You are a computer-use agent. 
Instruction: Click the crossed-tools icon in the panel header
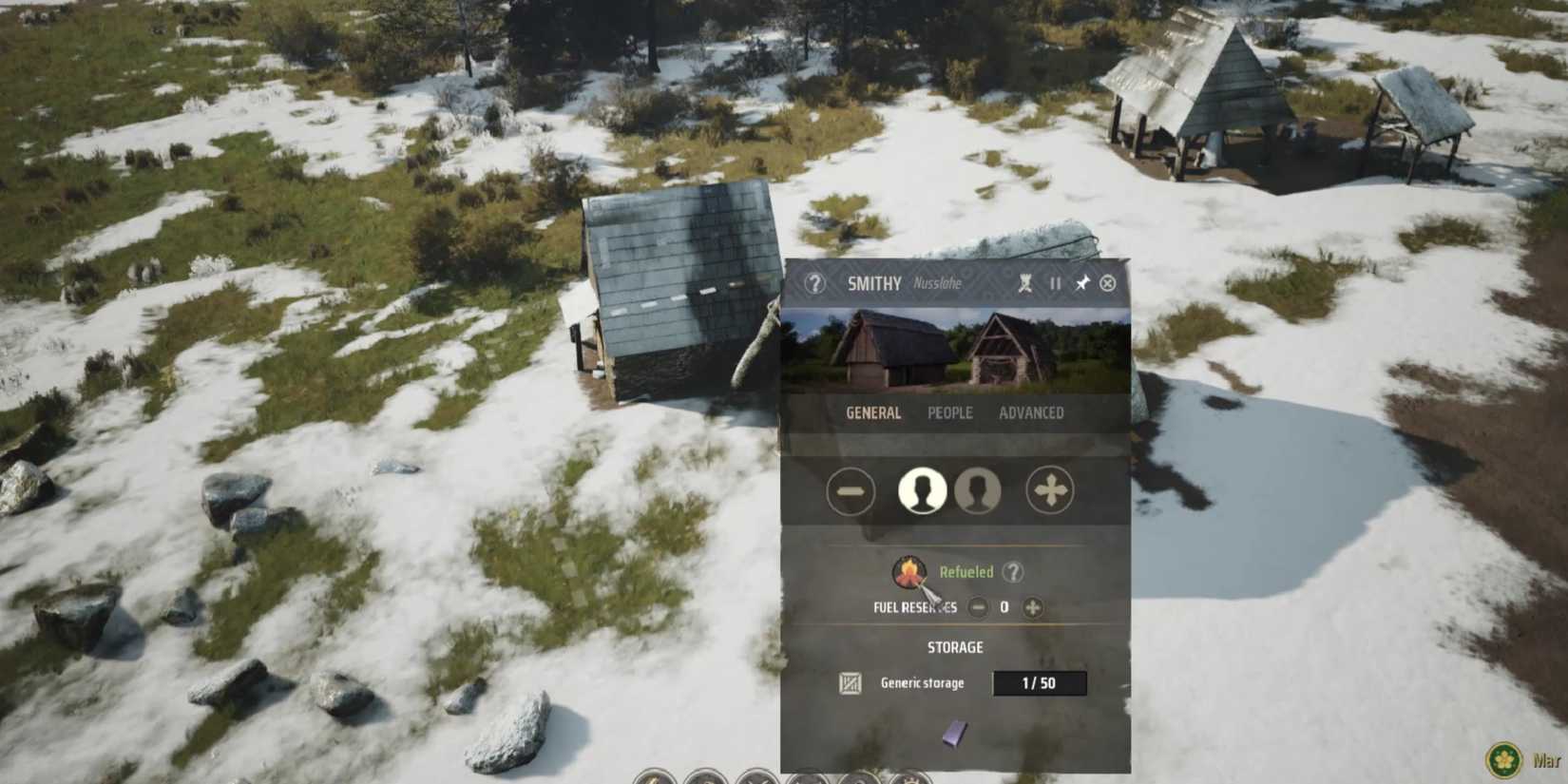coord(1023,282)
